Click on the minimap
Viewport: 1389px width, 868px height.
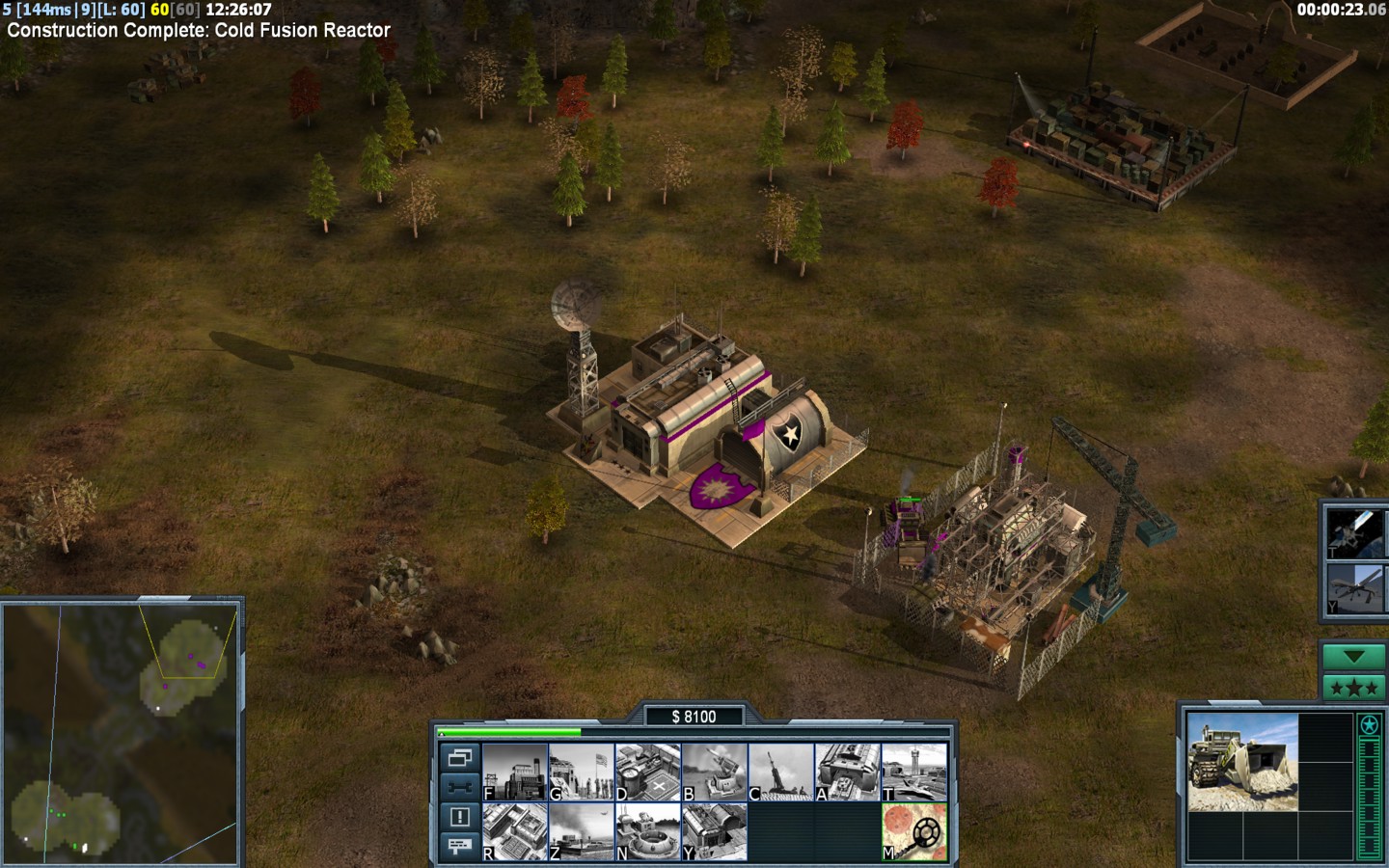coord(121,733)
